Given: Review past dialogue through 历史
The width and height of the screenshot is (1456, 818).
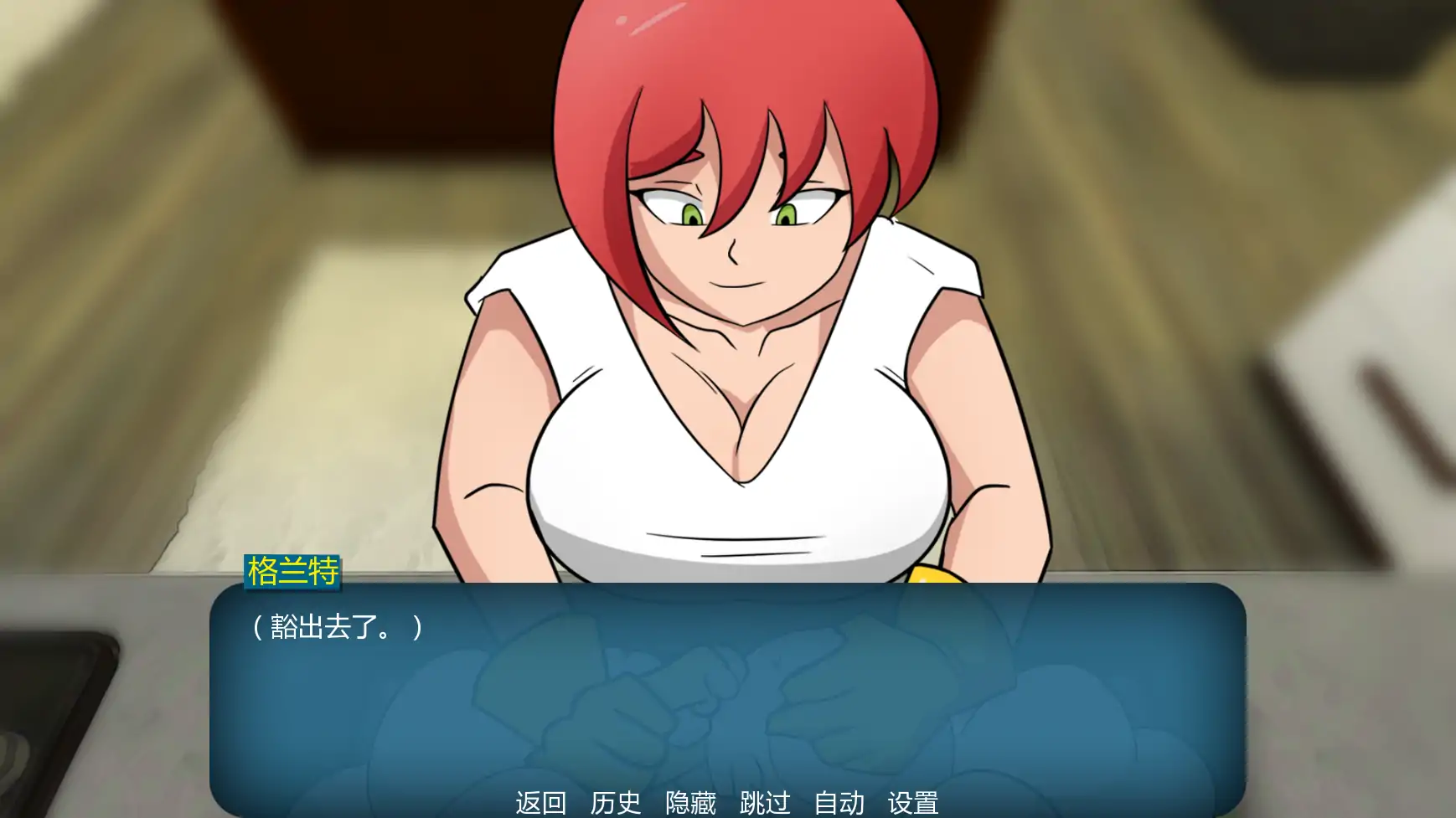Looking at the screenshot, I should pyautogui.click(x=616, y=802).
